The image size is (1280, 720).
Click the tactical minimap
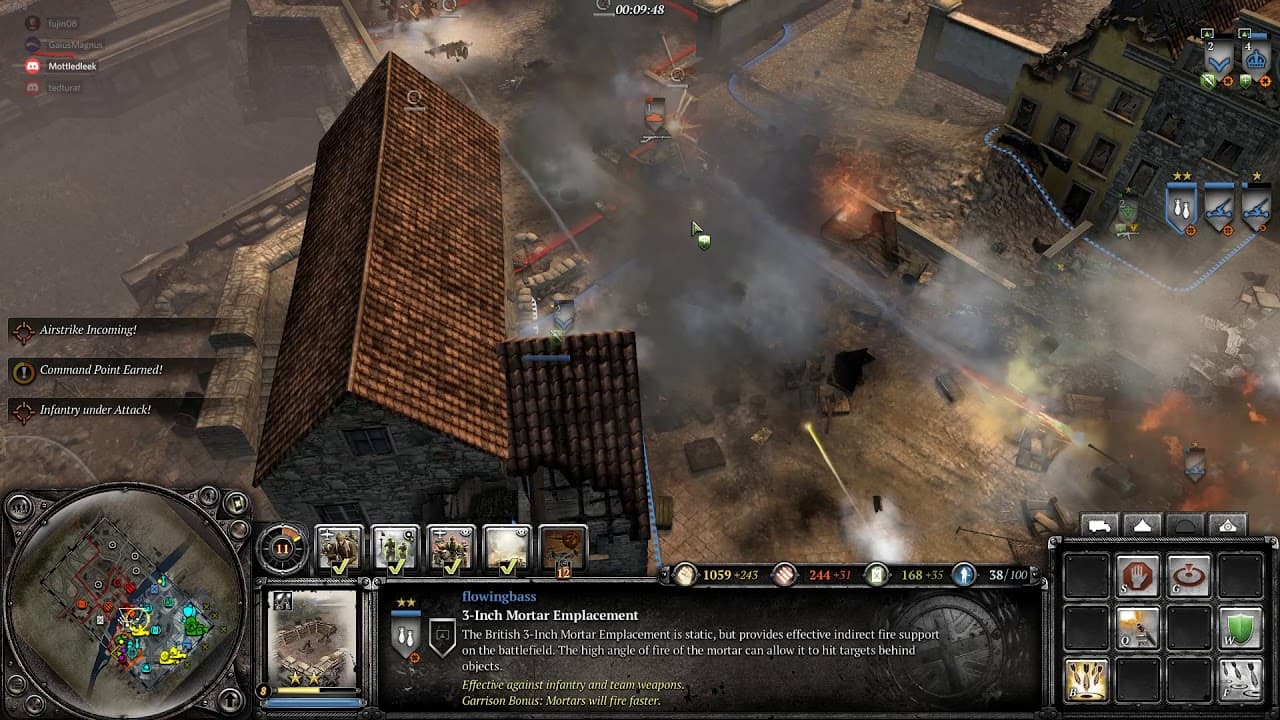125,603
